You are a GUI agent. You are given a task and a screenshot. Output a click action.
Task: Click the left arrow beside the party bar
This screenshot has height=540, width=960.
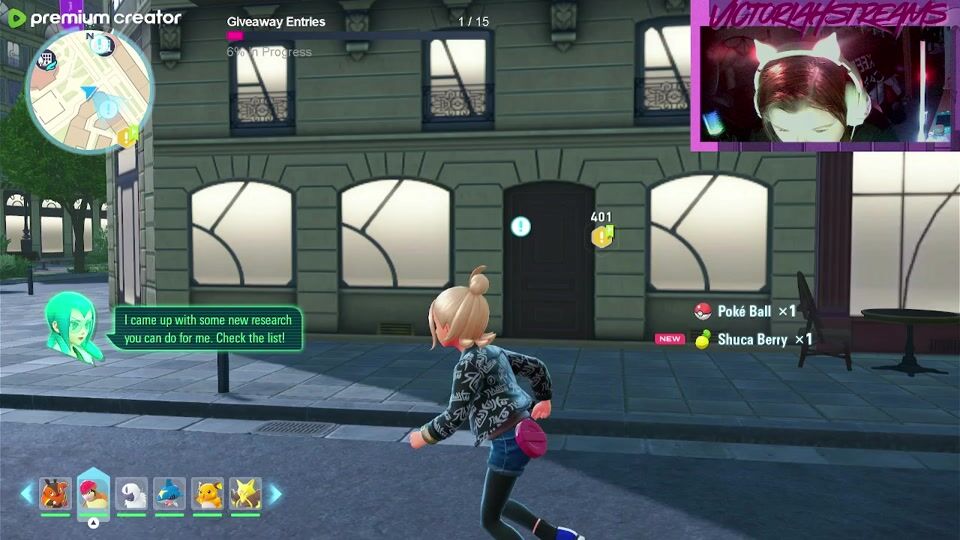coord(26,494)
